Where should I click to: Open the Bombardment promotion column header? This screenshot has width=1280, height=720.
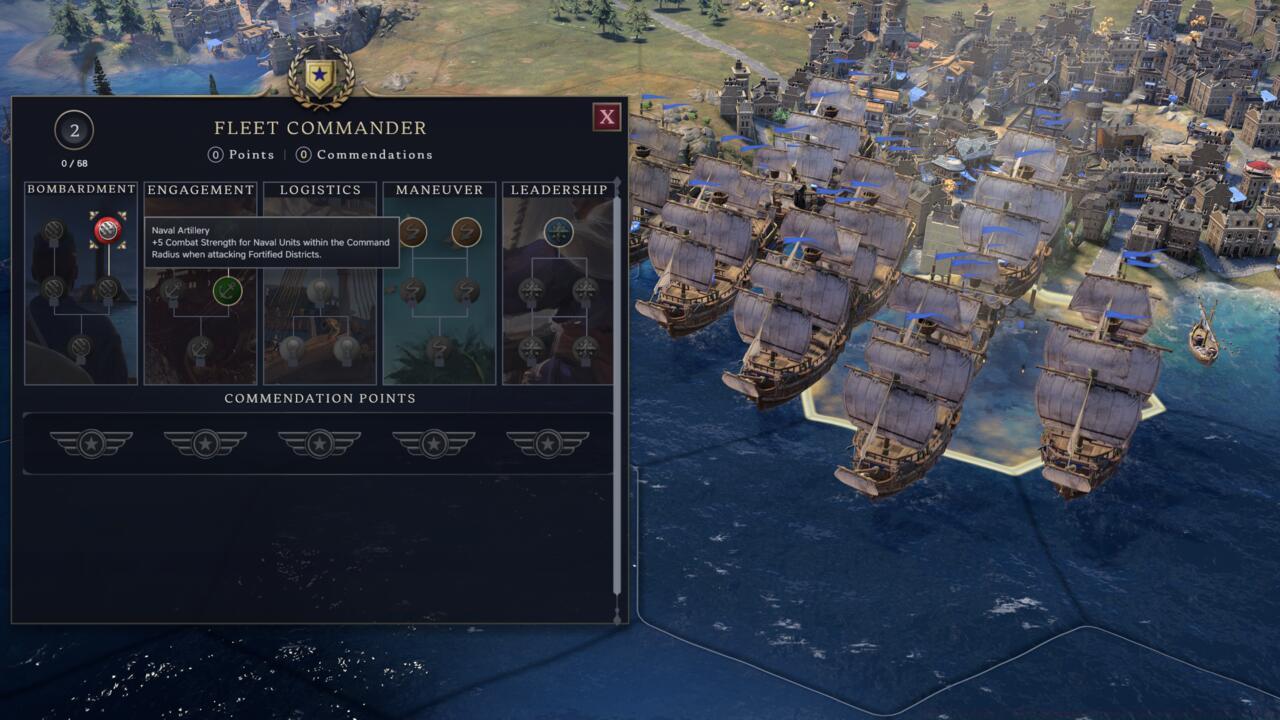80,189
